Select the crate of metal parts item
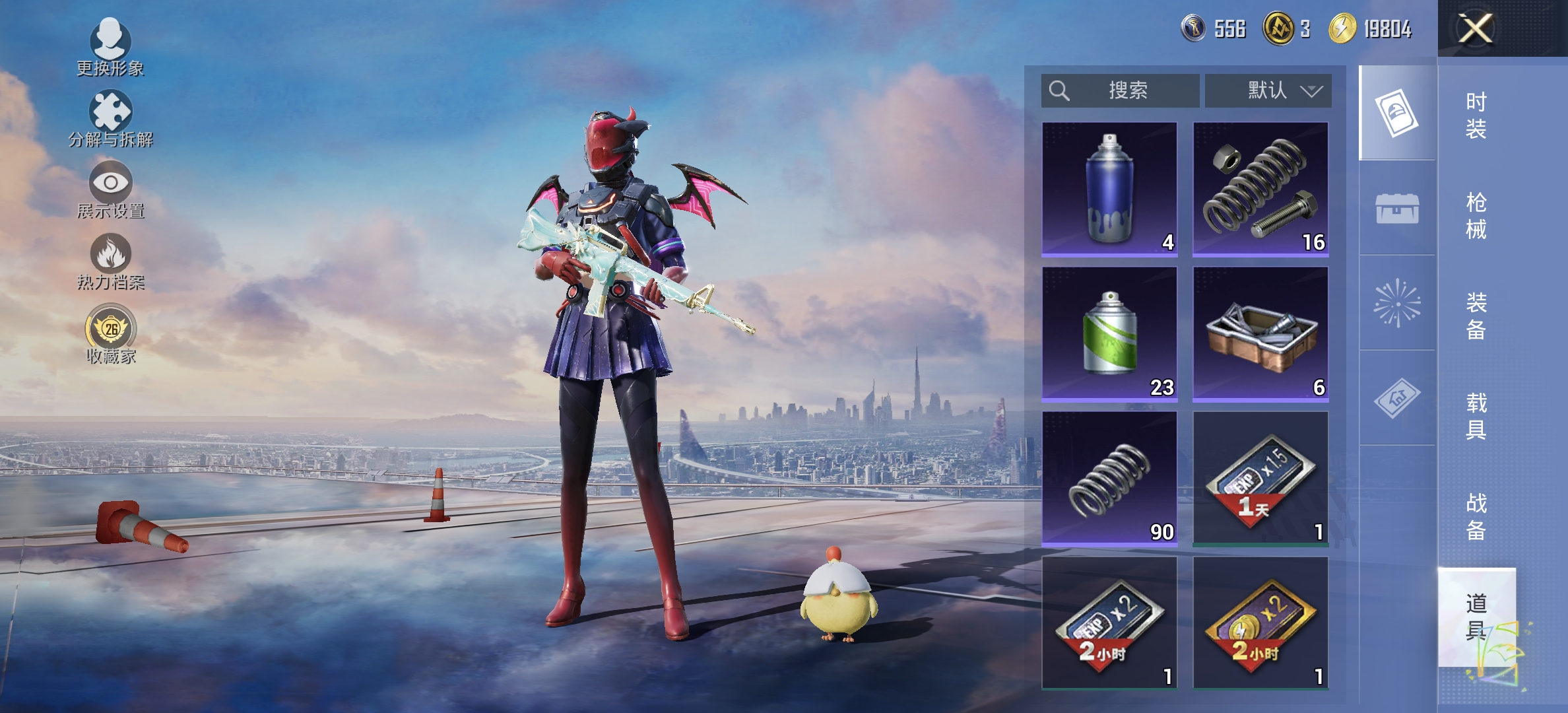Screen dimensions: 1568x713 click(1260, 333)
